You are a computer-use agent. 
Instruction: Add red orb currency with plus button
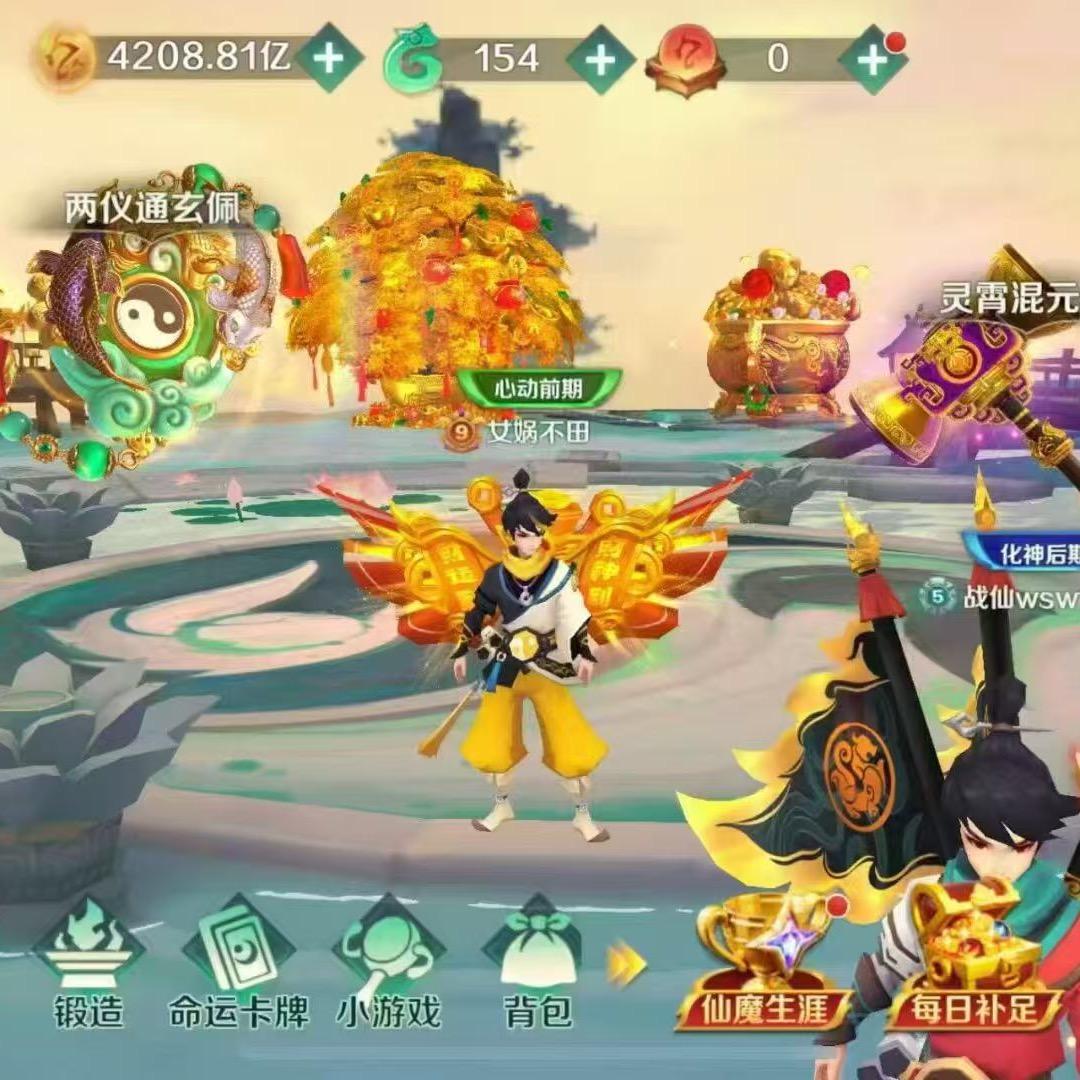click(871, 59)
